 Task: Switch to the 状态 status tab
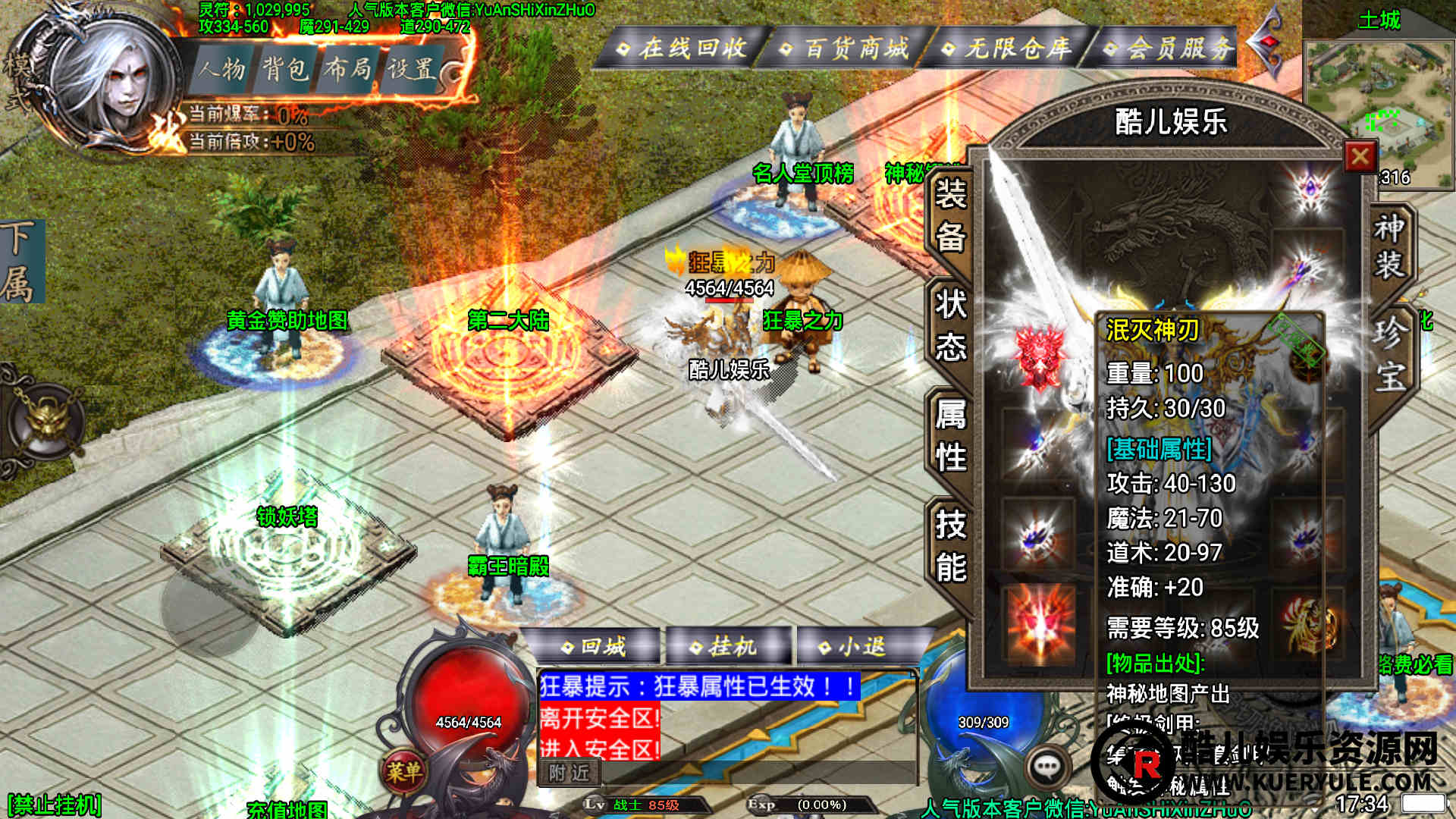pos(950,326)
